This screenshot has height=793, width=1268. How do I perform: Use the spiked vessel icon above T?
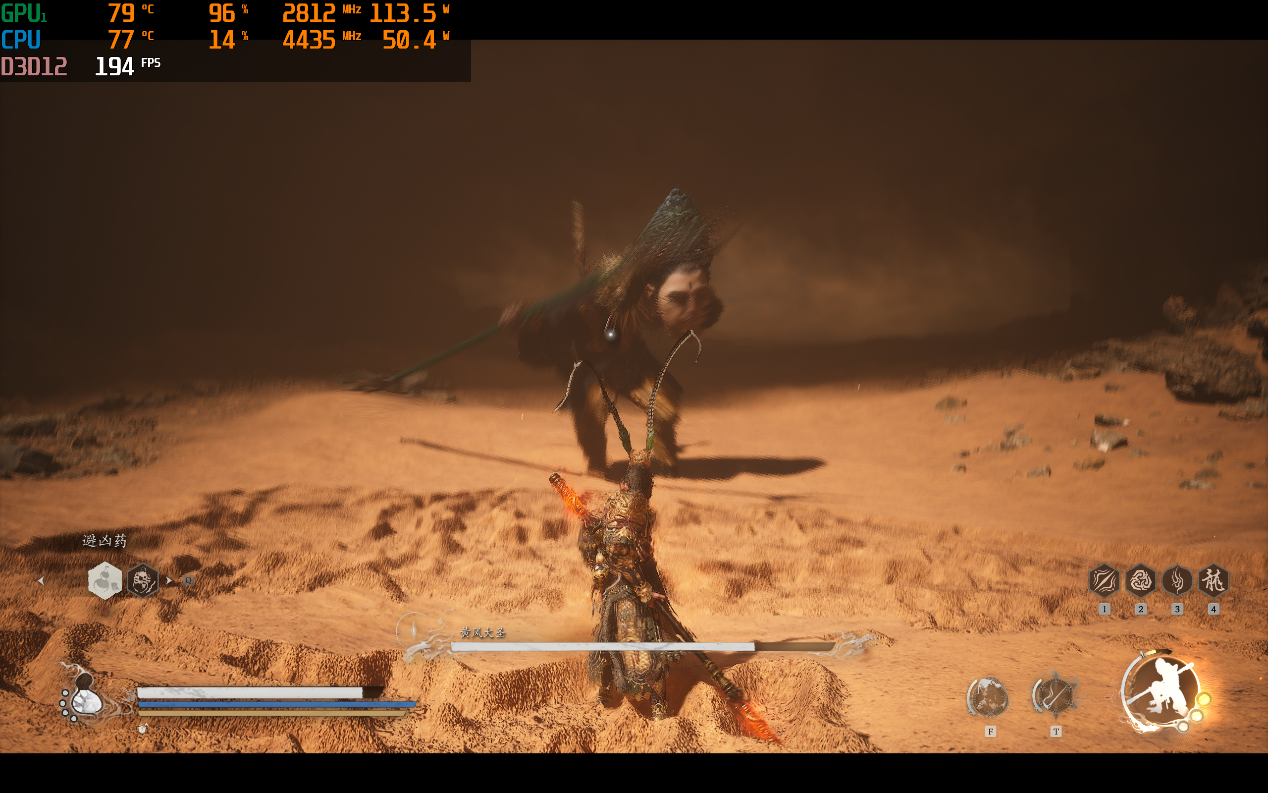[1054, 696]
